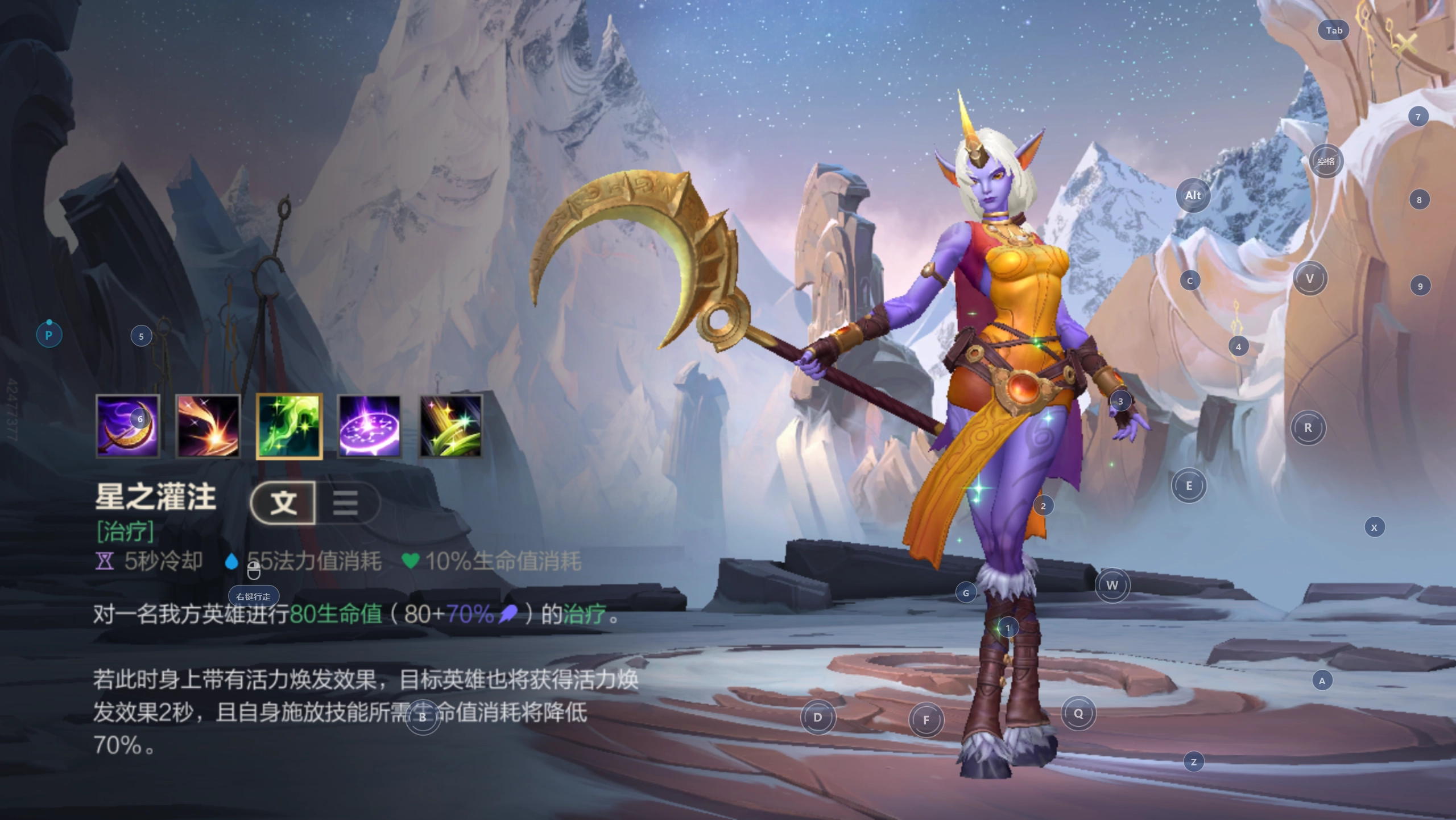Switch to the three-line list detail view
Viewport: 1456px width, 820px height.
pyautogui.click(x=345, y=502)
